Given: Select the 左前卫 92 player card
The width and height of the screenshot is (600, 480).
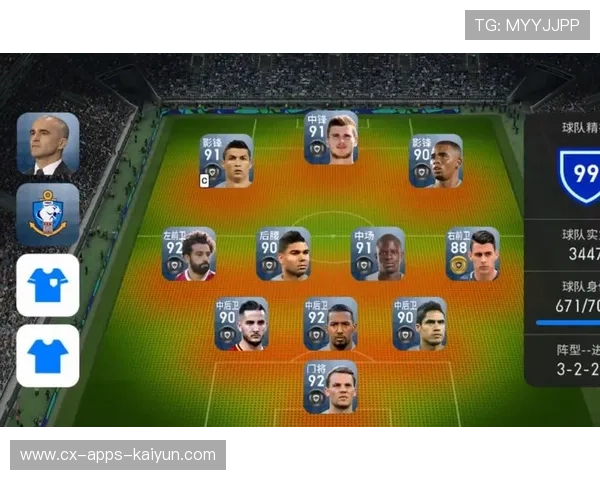Looking at the screenshot, I should [189, 254].
